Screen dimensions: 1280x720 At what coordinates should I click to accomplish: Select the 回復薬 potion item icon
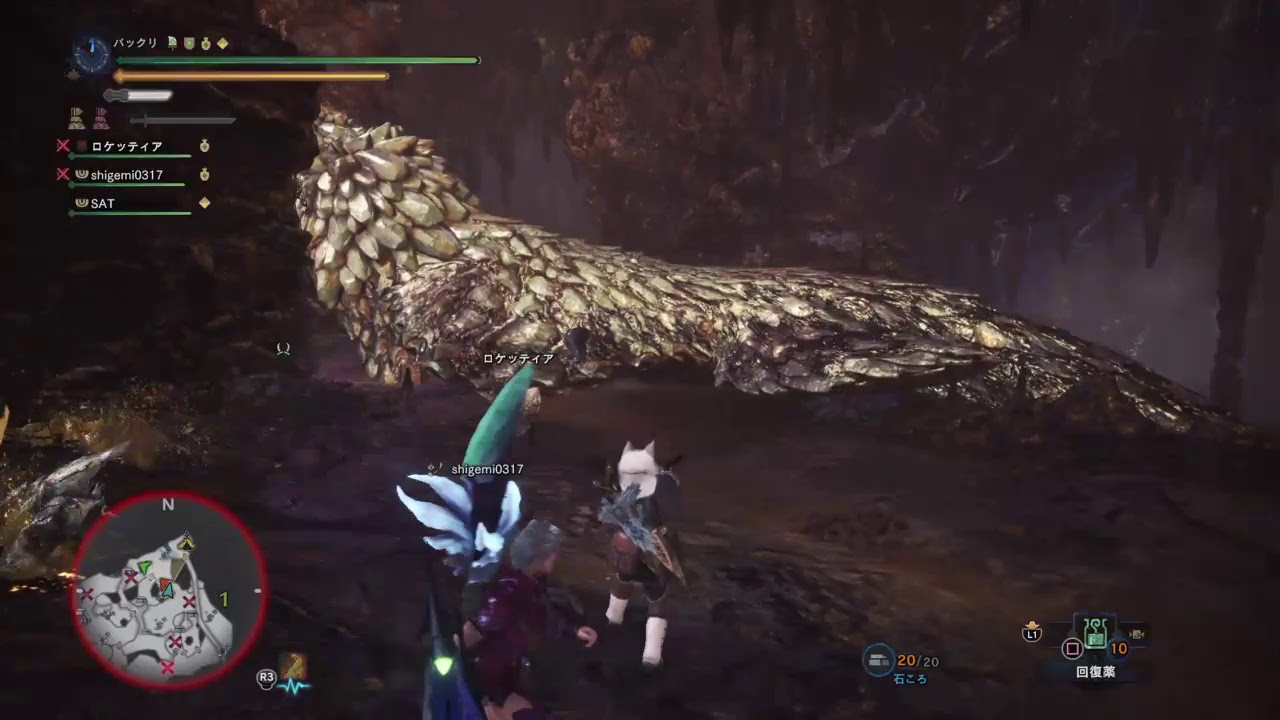pos(1095,633)
